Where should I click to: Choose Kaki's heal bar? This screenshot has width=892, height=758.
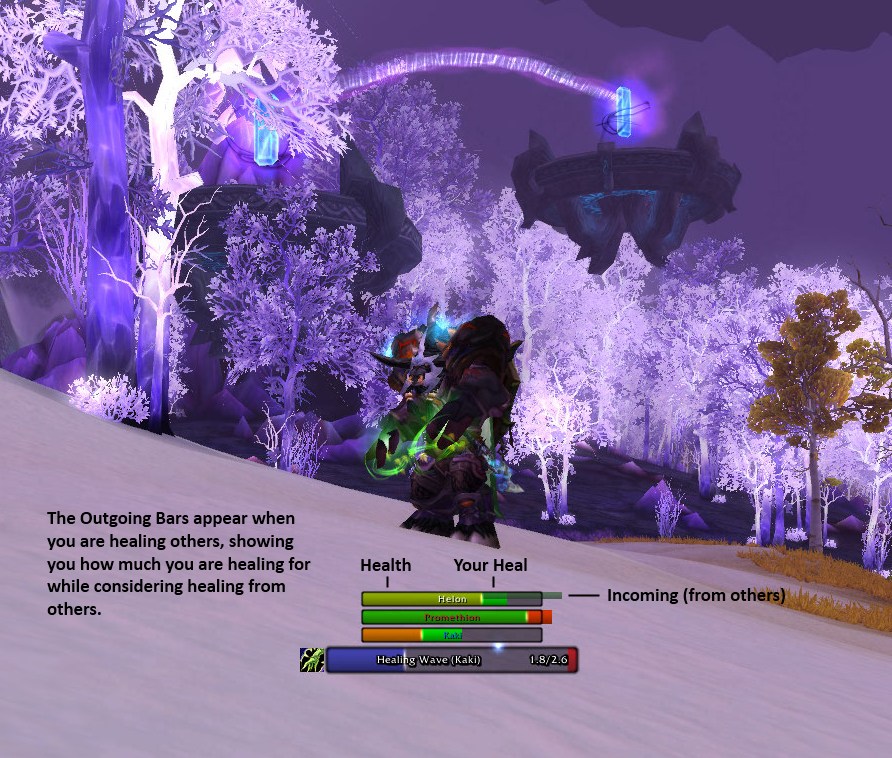(452, 635)
